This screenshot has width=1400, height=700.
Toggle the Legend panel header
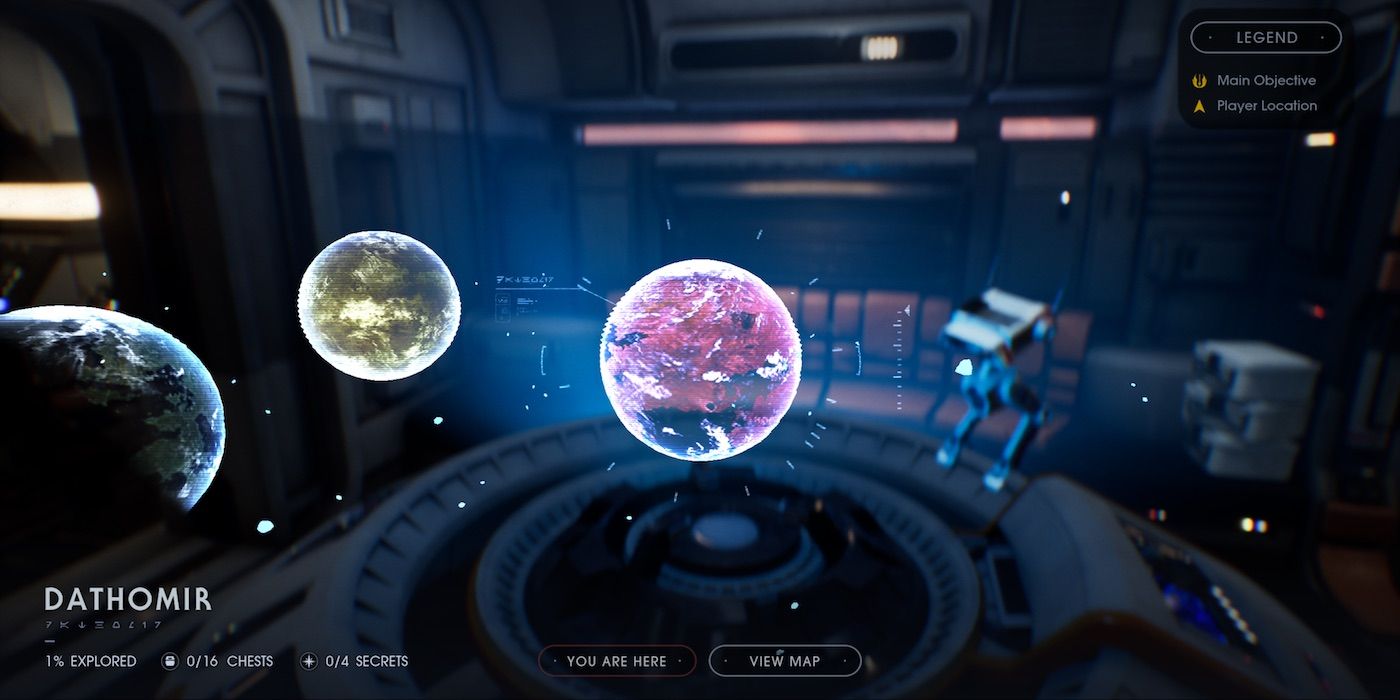(1266, 38)
